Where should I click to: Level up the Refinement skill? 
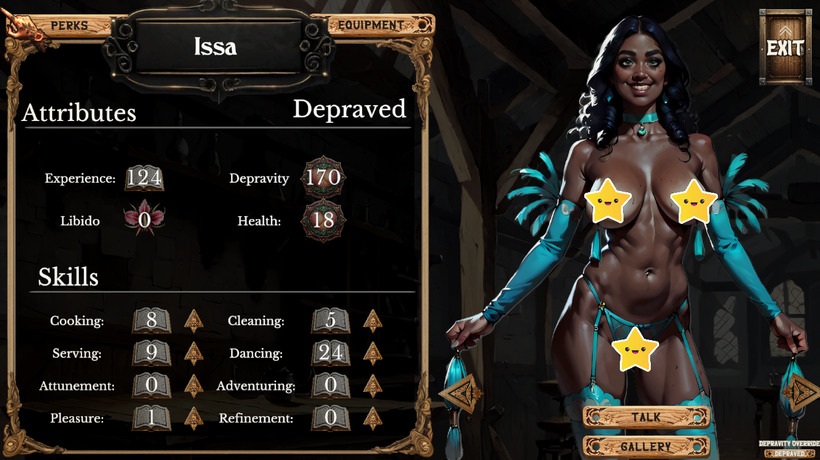click(x=372, y=417)
